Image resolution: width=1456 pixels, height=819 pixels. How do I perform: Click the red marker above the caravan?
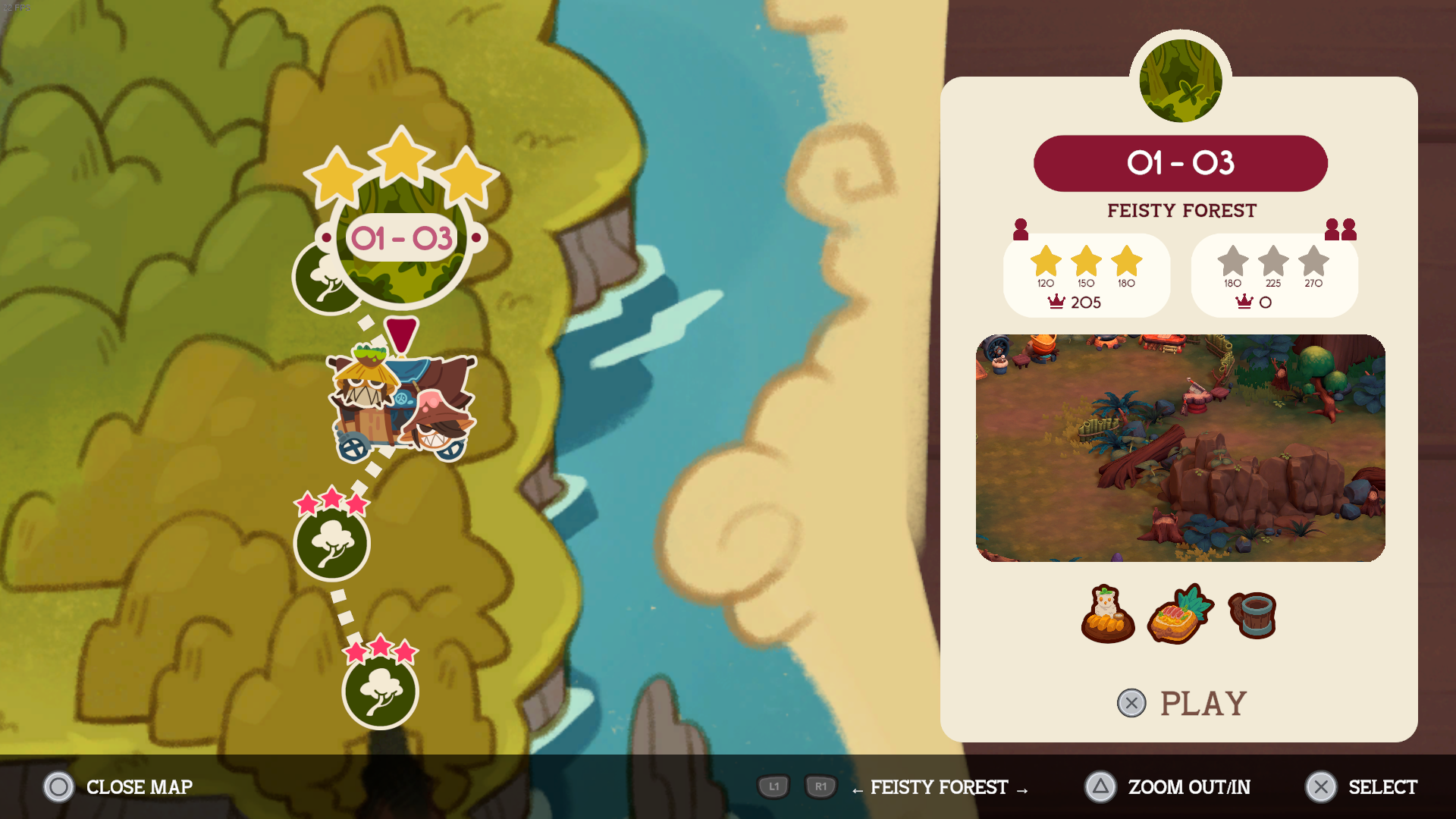coord(400,334)
